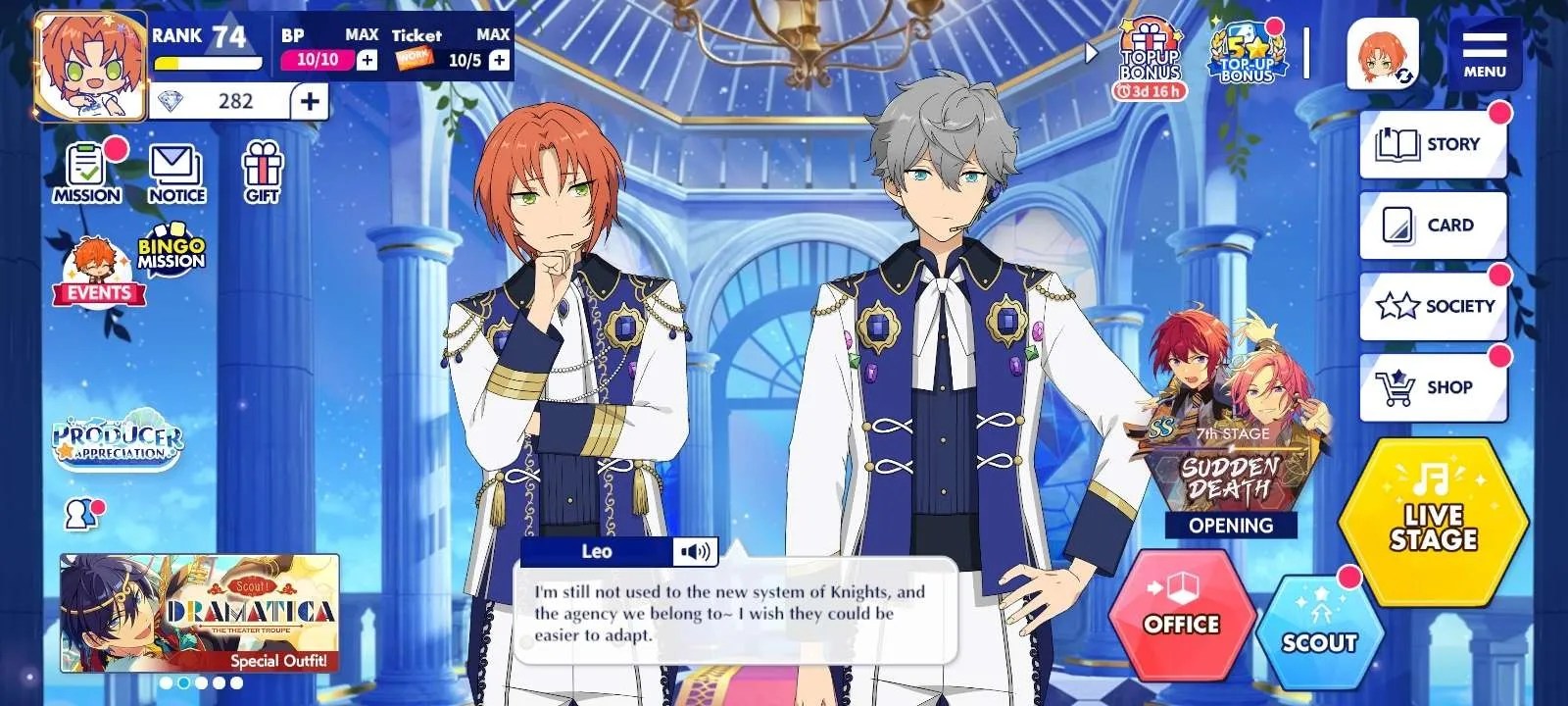This screenshot has width=1568, height=706.
Task: Open the BINGO MISSION badge
Action: (171, 254)
